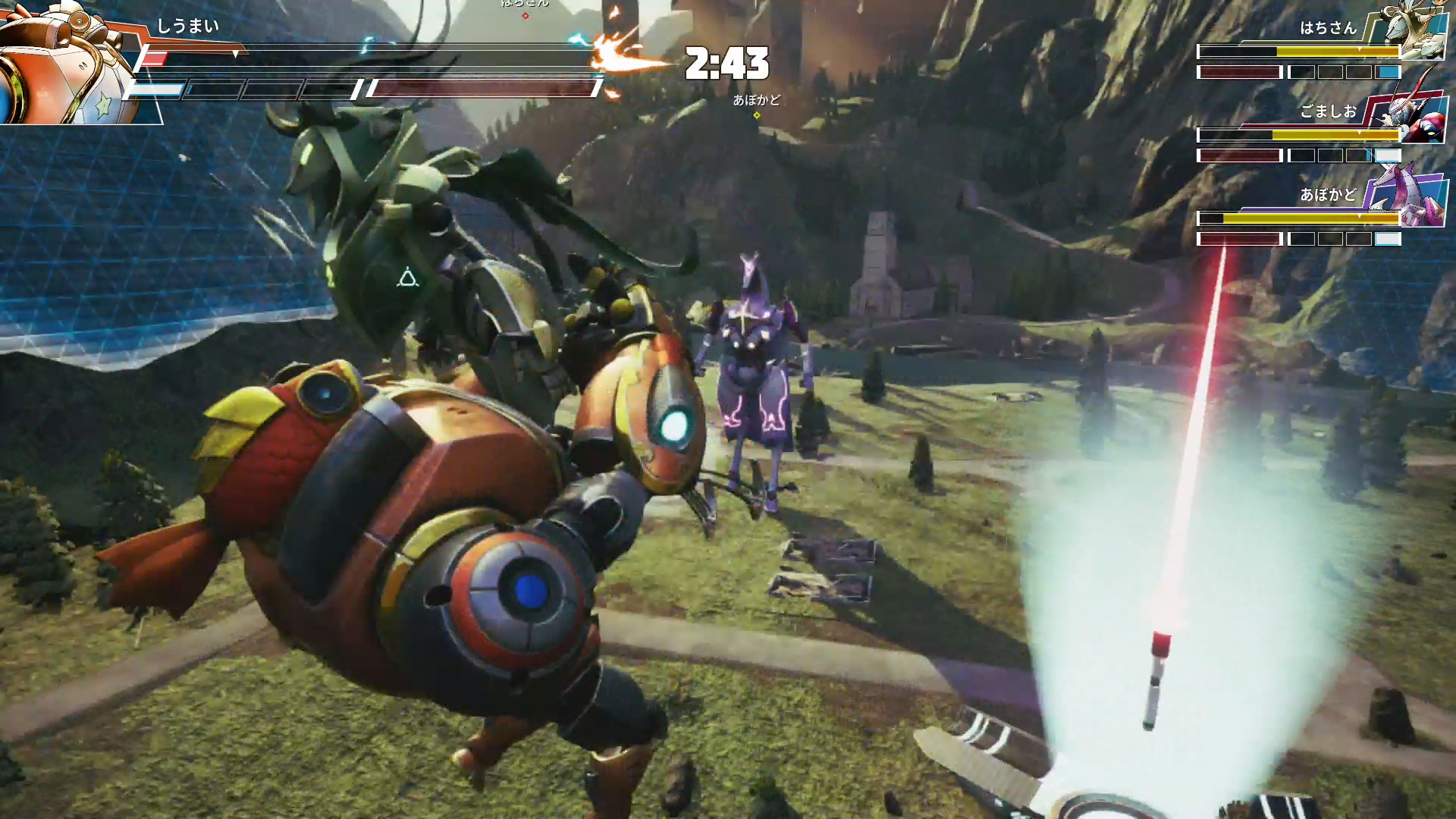Click the あほかど name marker above the enemy
Image resolution: width=1456 pixels, height=819 pixels.
click(756, 100)
